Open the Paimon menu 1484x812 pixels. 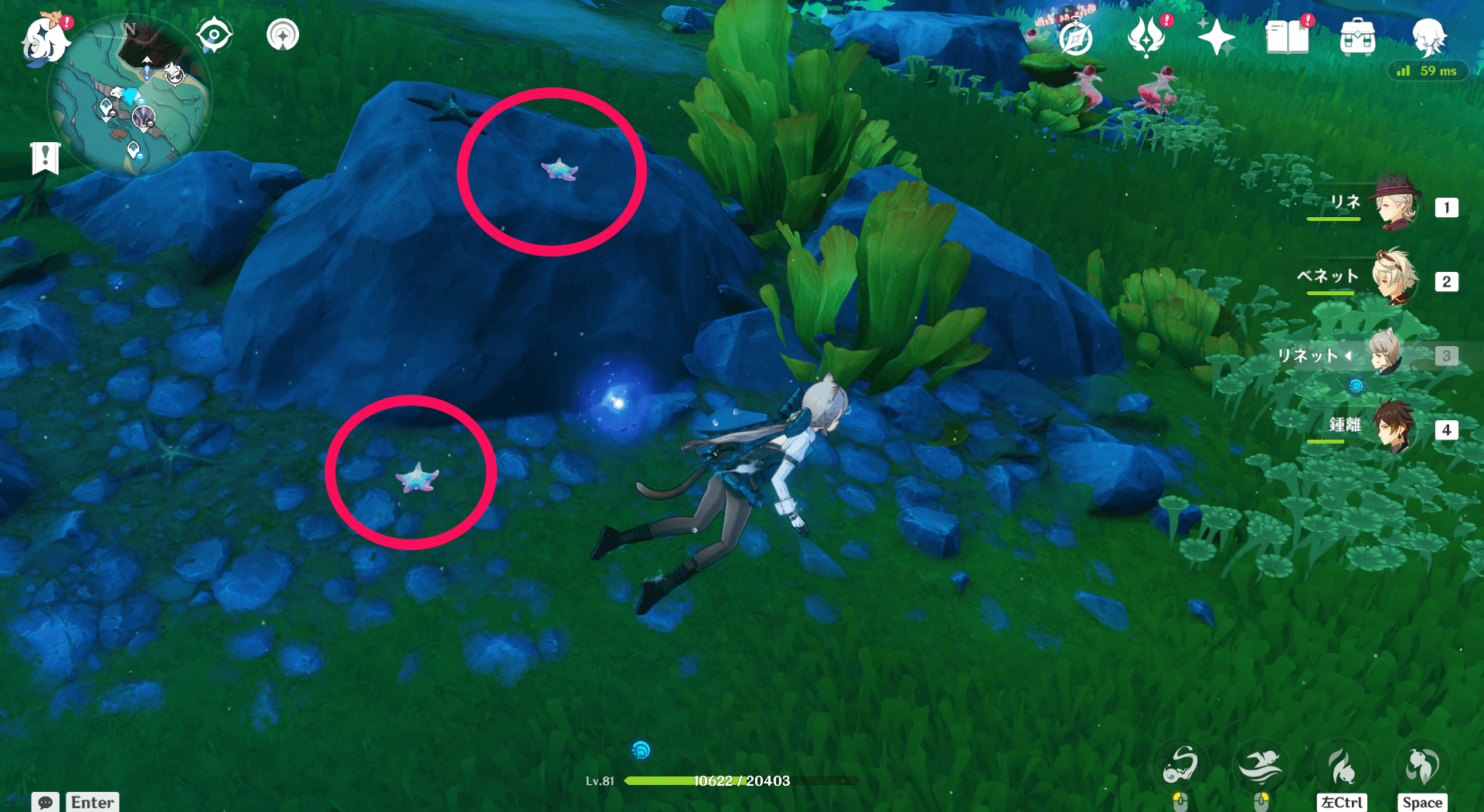(x=44, y=40)
